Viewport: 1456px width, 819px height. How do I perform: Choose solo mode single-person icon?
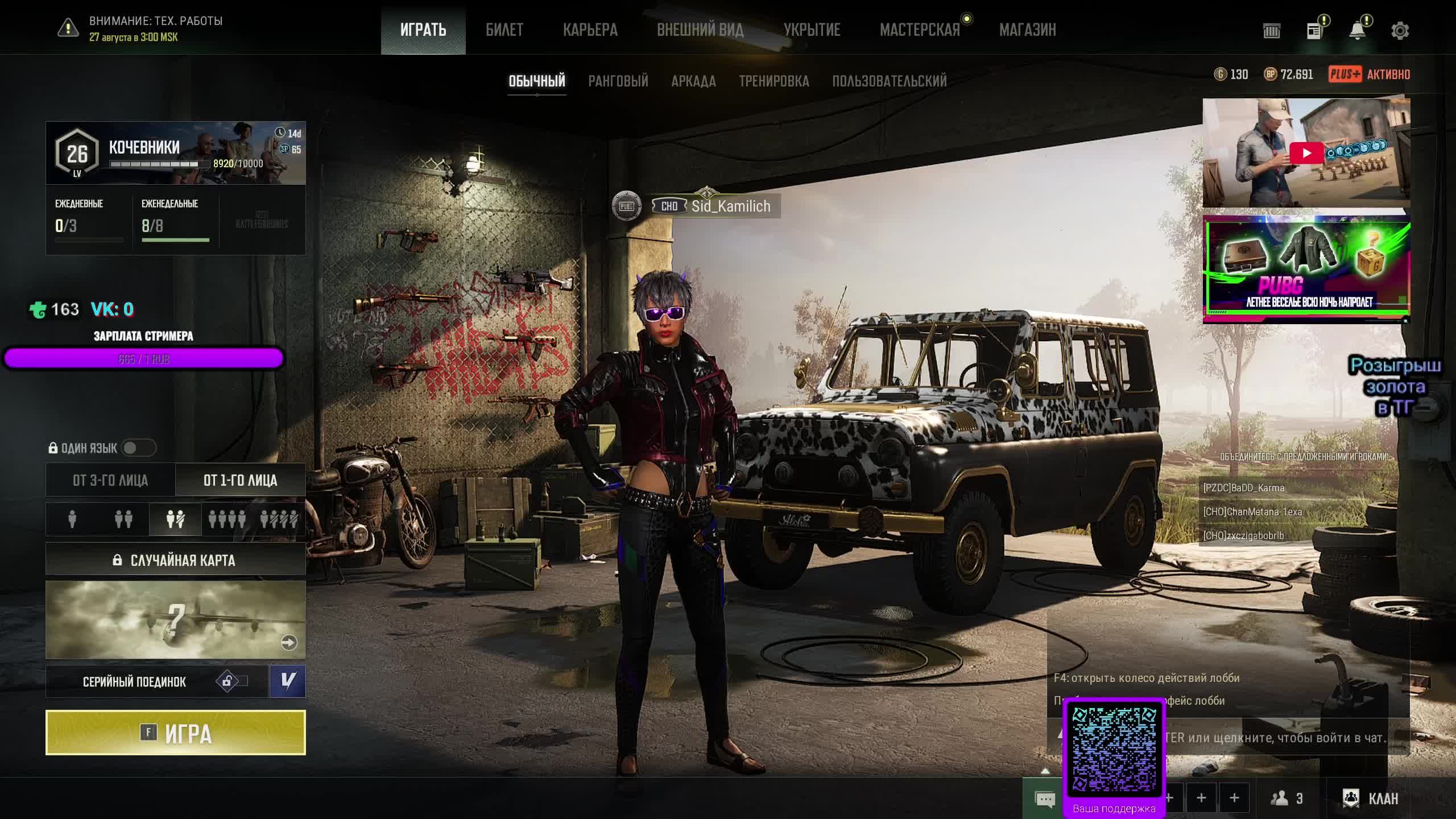[72, 519]
